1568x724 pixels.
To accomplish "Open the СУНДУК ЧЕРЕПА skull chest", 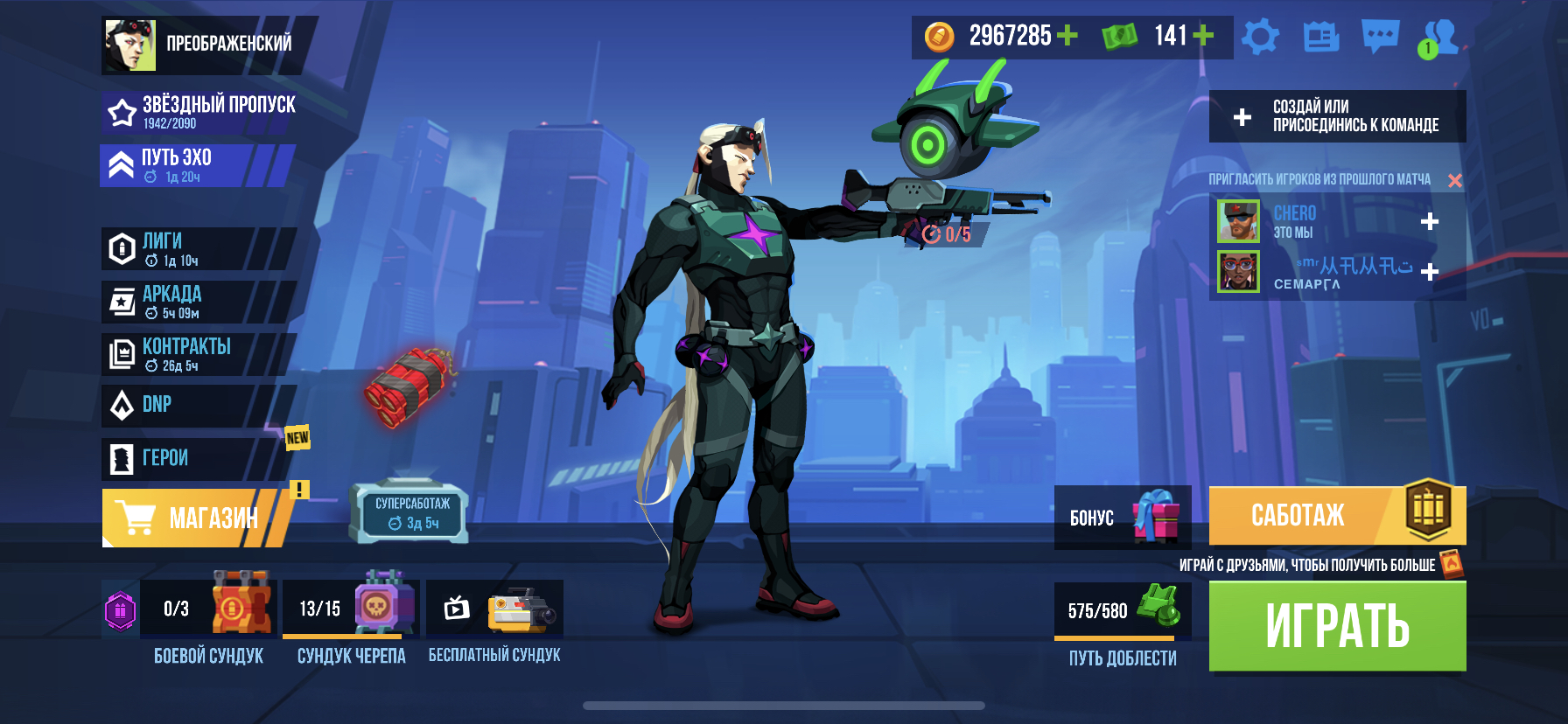I will click(351, 609).
